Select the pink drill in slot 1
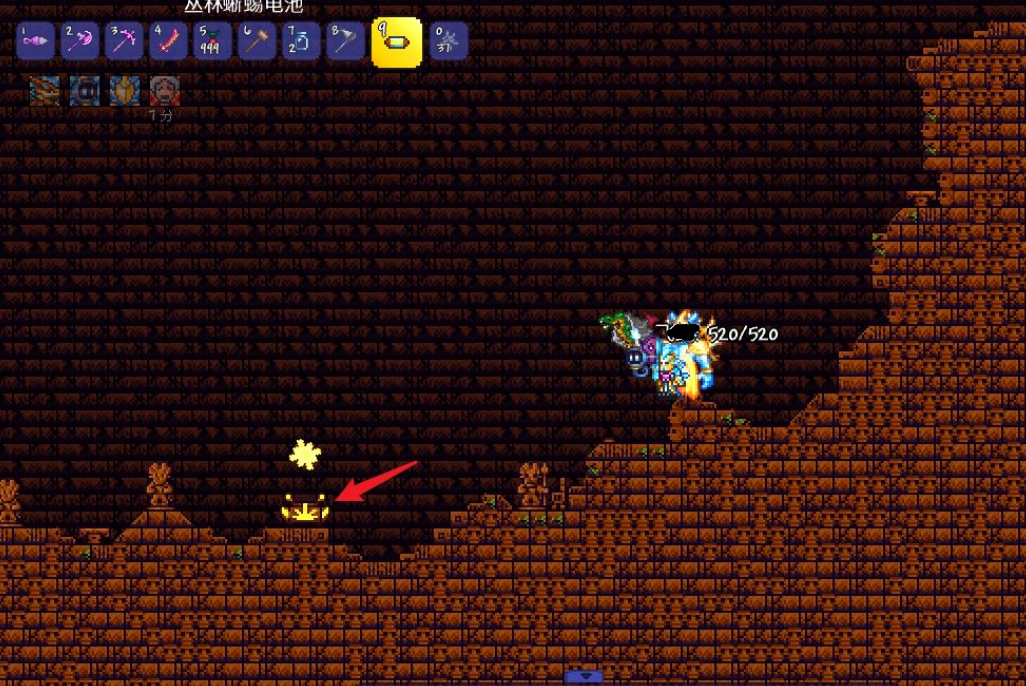1026x686 pixels. 36,42
